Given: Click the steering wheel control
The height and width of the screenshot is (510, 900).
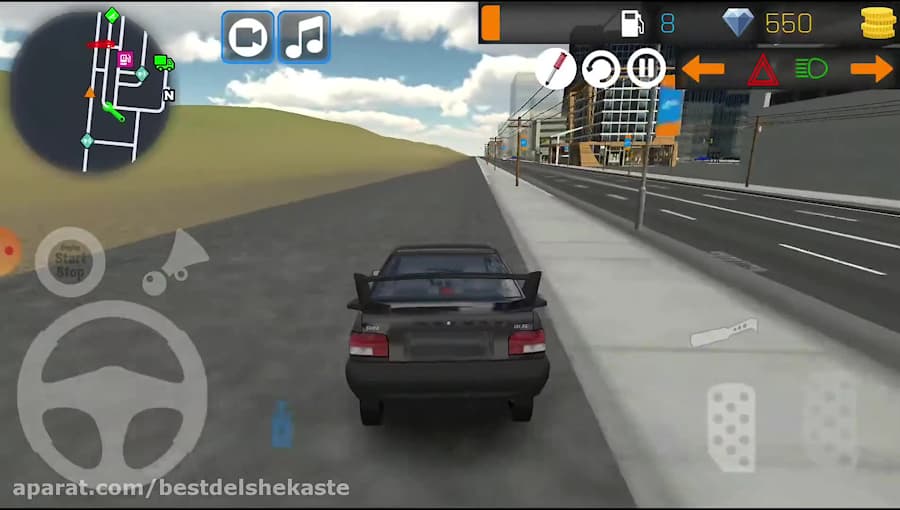Looking at the screenshot, I should (112, 392).
